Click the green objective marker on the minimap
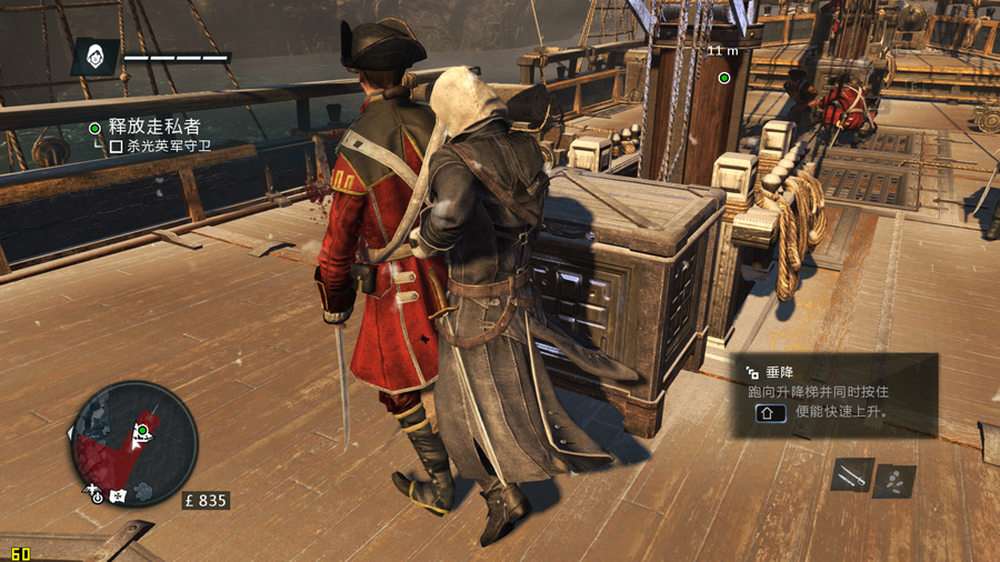 [142, 431]
